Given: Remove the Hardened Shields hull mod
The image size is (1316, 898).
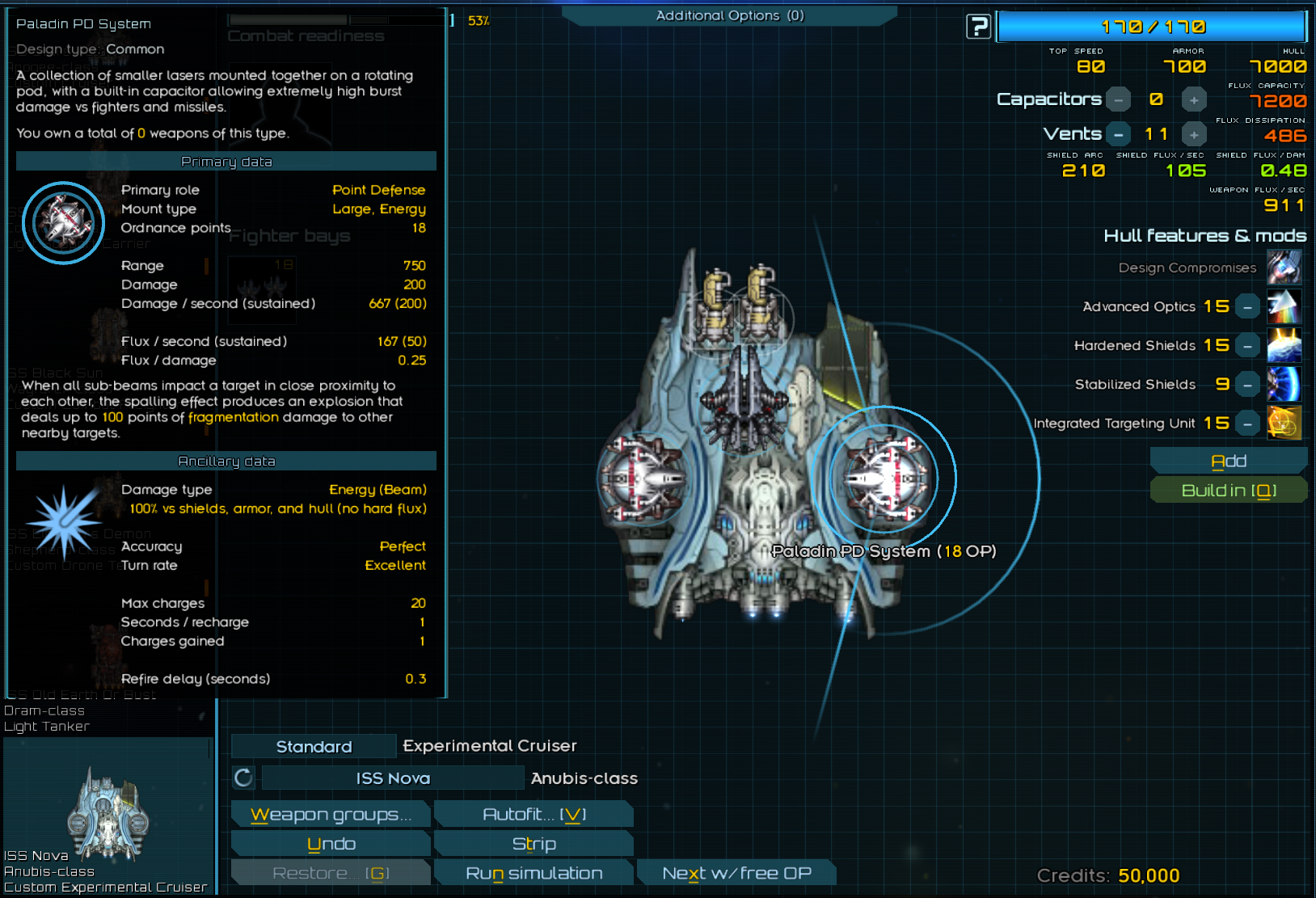Looking at the screenshot, I should tap(1248, 346).
